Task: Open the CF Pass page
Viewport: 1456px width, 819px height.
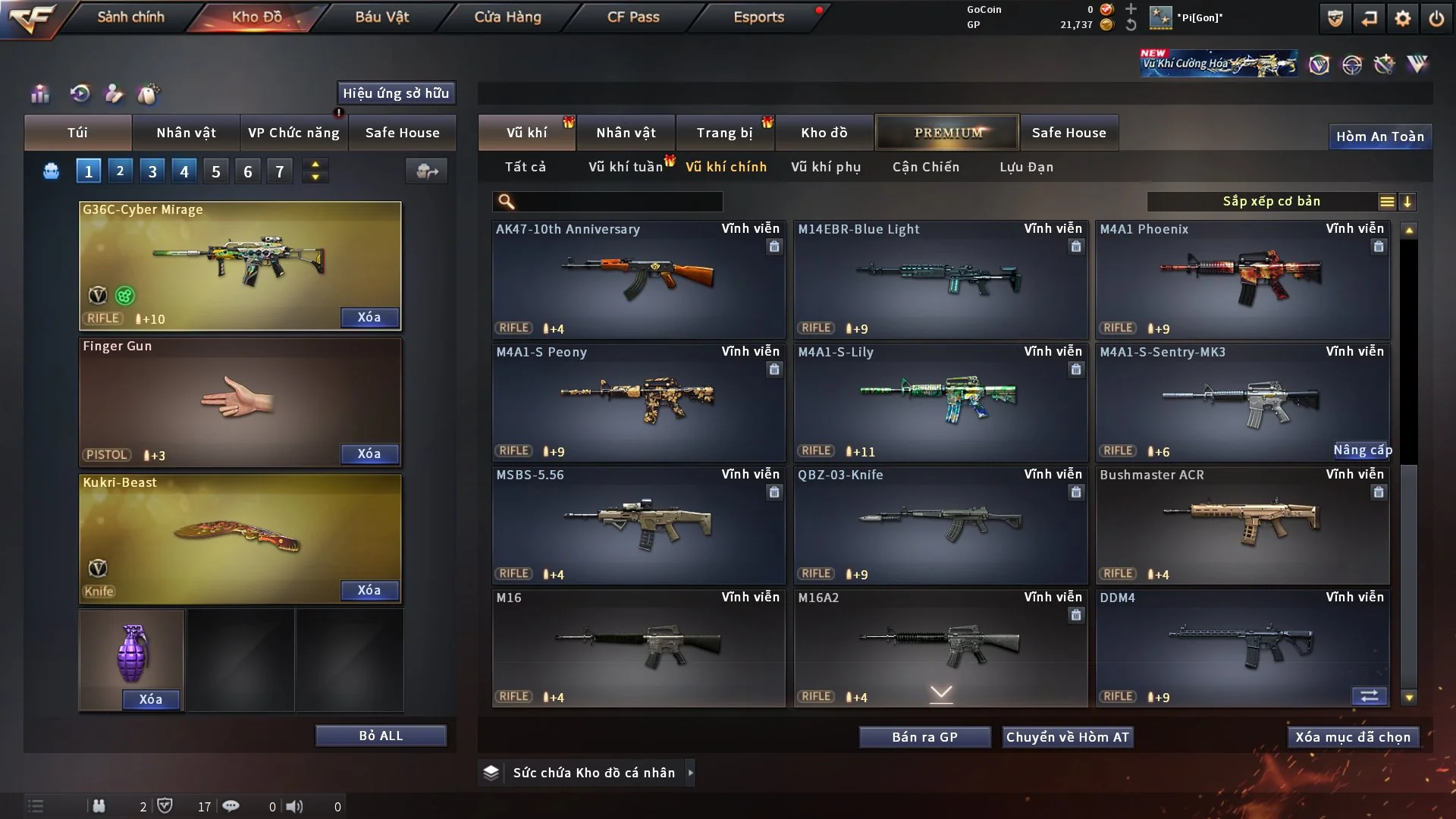Action: pyautogui.click(x=633, y=17)
